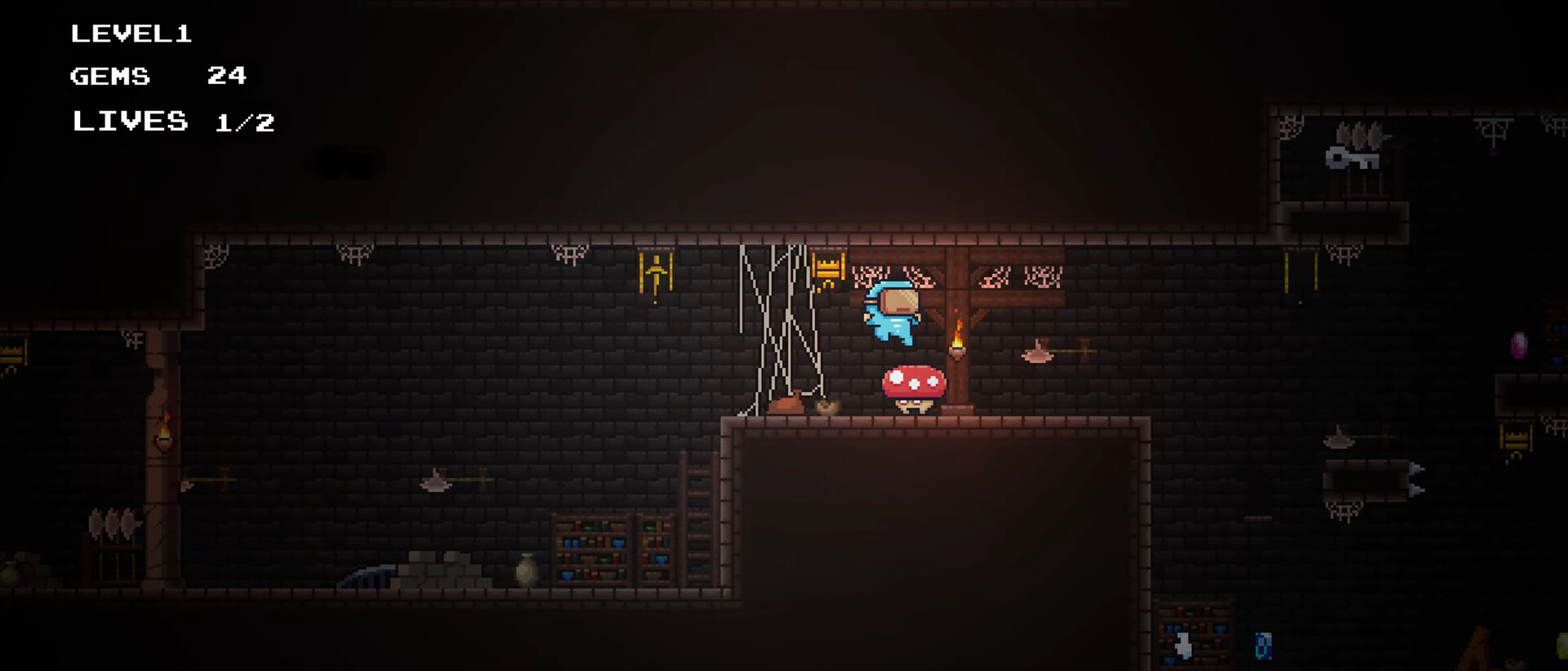The height and width of the screenshot is (671, 1568).
Task: Click the blue hooded player character
Action: (x=894, y=314)
